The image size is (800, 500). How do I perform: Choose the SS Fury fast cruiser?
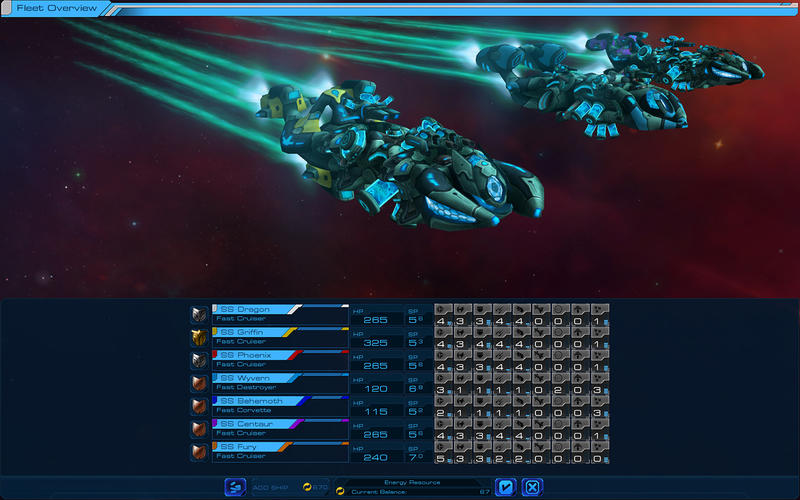click(266, 451)
